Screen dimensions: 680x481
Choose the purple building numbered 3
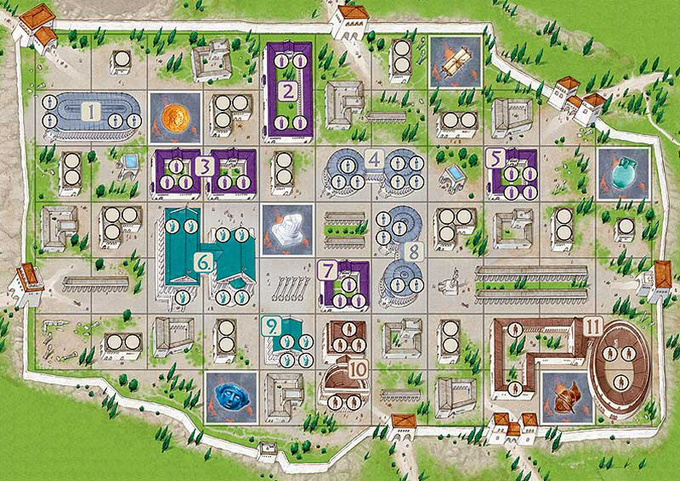pyautogui.click(x=205, y=169)
